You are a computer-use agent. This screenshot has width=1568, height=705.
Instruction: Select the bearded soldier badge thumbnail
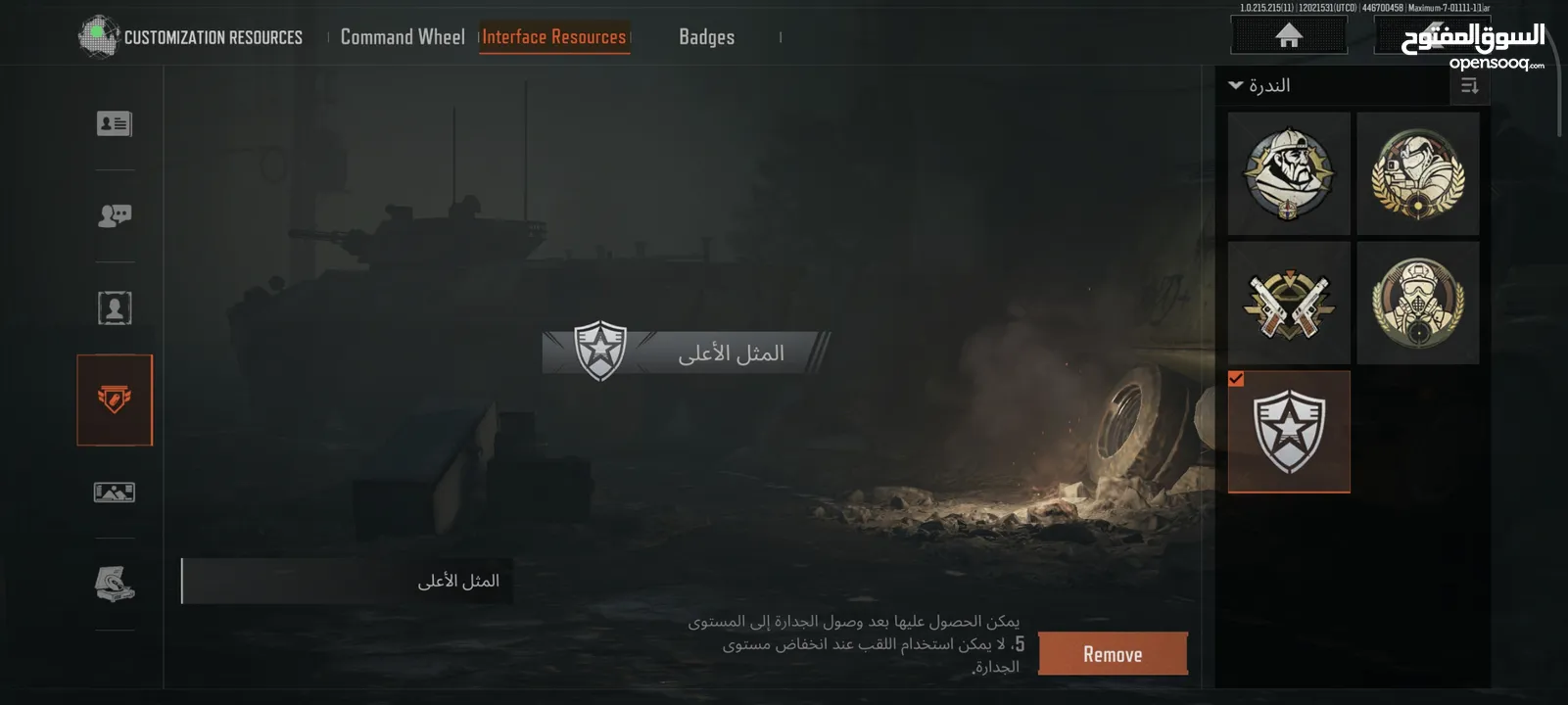pyautogui.click(x=1289, y=173)
